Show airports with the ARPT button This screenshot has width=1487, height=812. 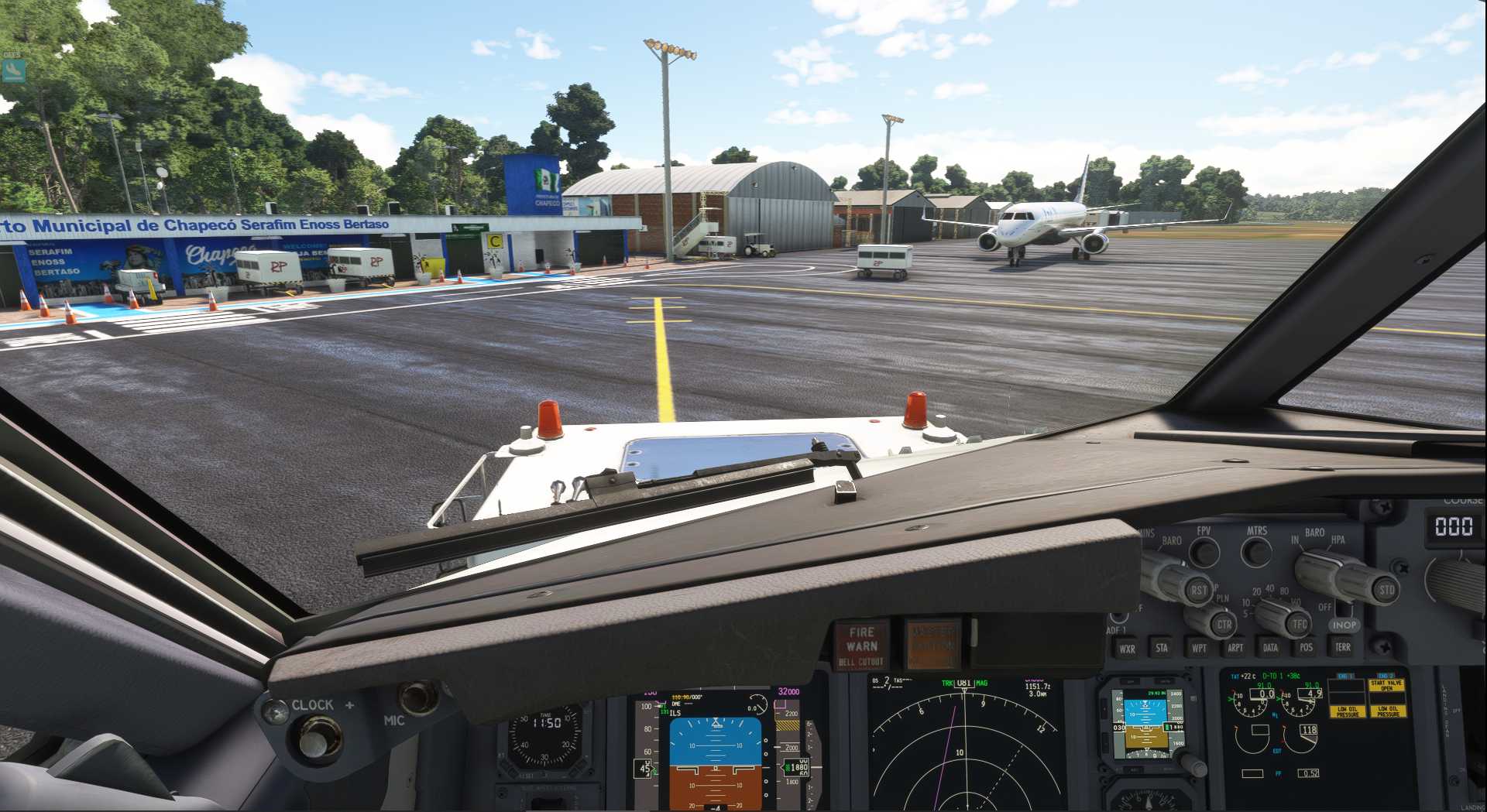coord(1235,648)
